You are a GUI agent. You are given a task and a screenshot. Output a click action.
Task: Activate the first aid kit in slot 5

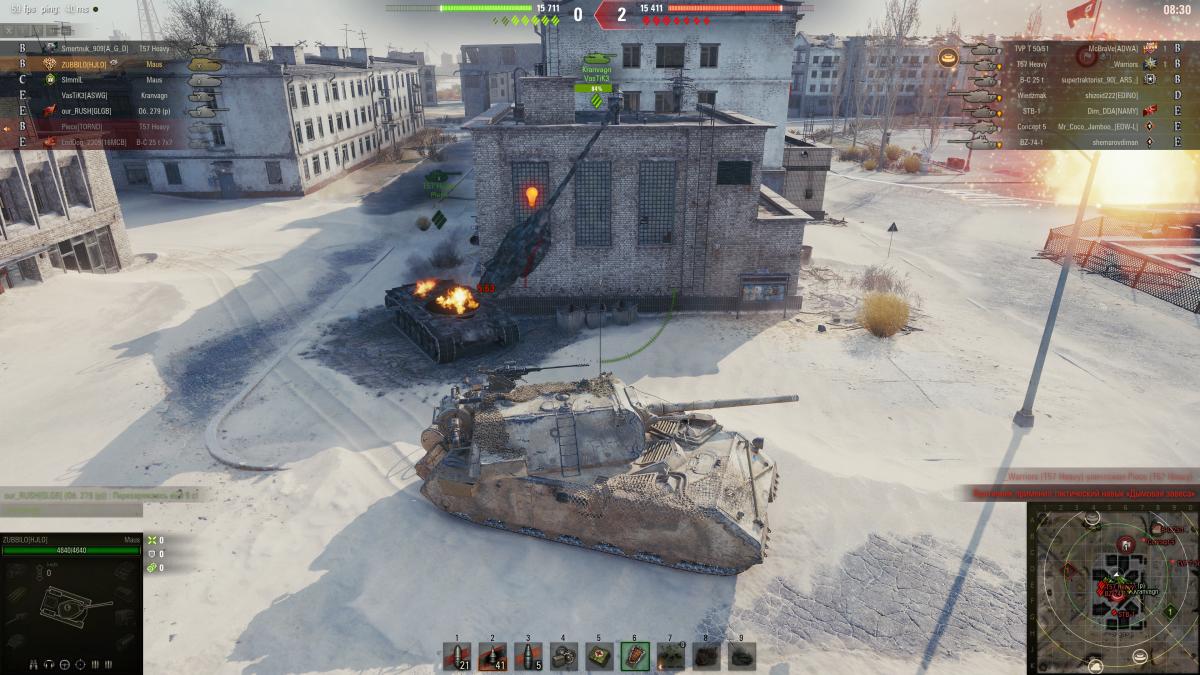tap(599, 655)
